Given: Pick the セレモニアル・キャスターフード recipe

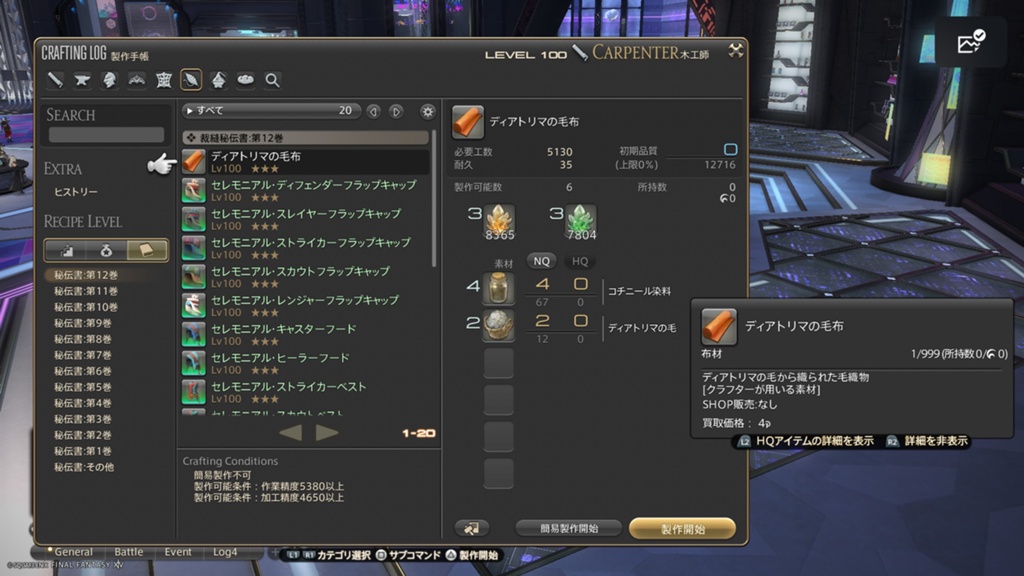Looking at the screenshot, I should [305, 334].
